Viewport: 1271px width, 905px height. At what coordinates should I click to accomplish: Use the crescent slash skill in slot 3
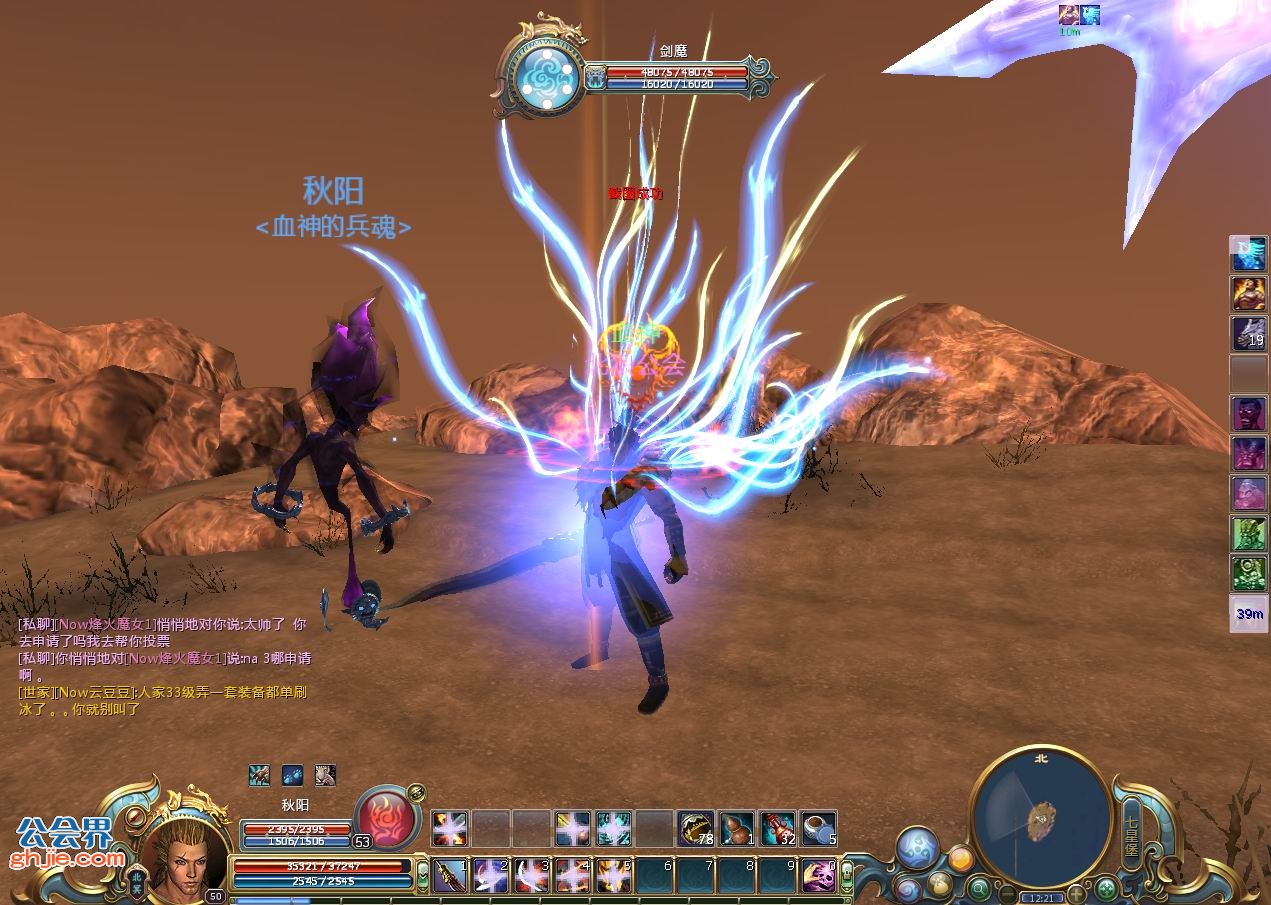(532, 875)
